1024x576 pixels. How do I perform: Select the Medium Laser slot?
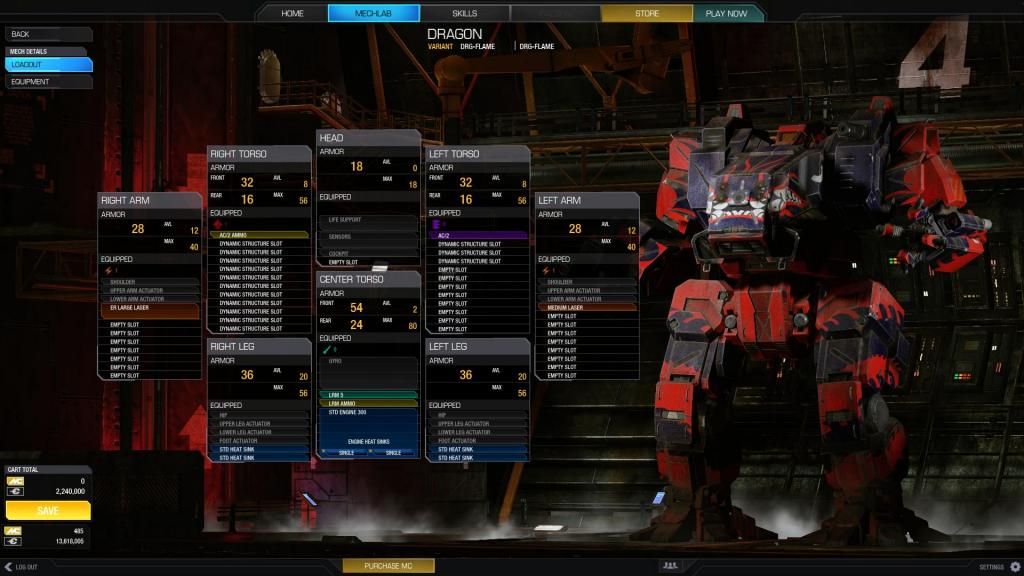[x=587, y=307]
